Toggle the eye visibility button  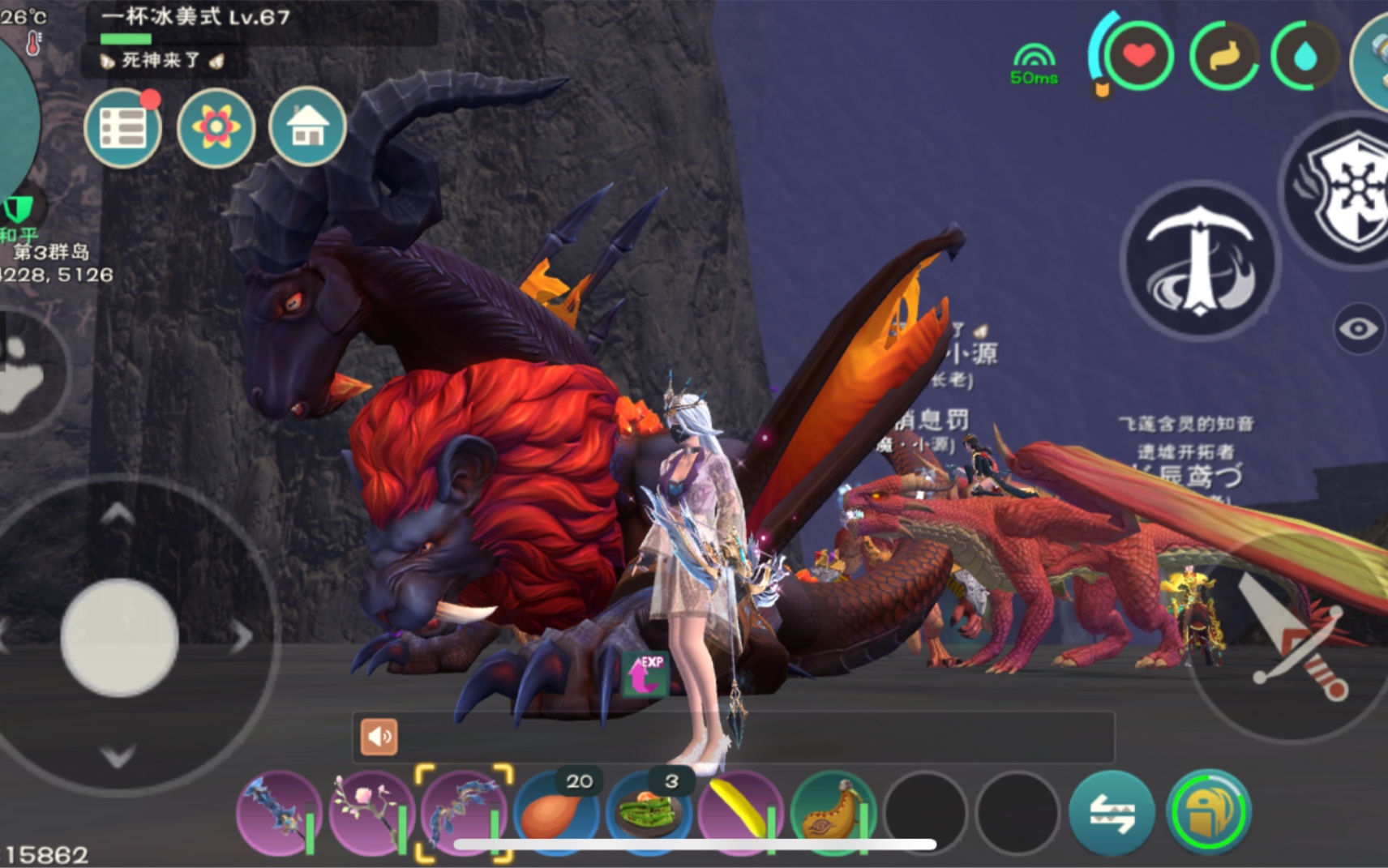(1358, 328)
